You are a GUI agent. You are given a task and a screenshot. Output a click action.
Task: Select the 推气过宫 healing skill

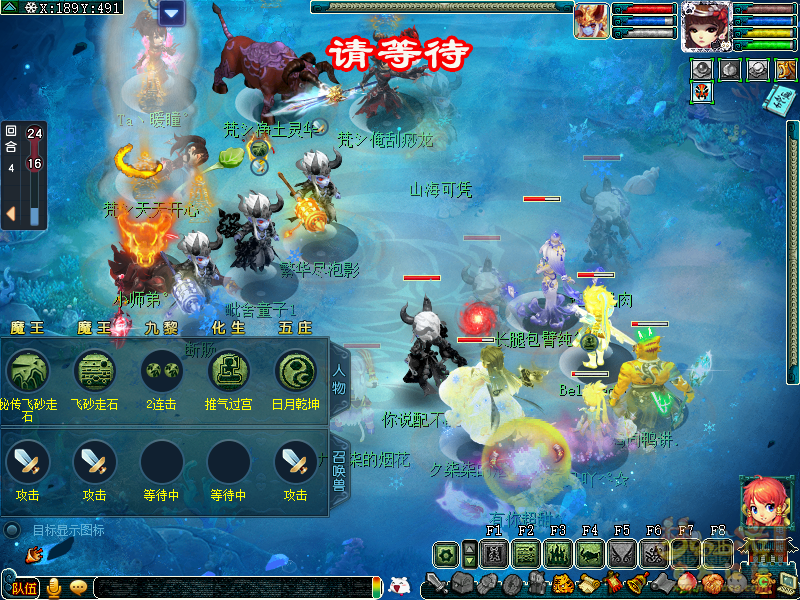coord(228,371)
